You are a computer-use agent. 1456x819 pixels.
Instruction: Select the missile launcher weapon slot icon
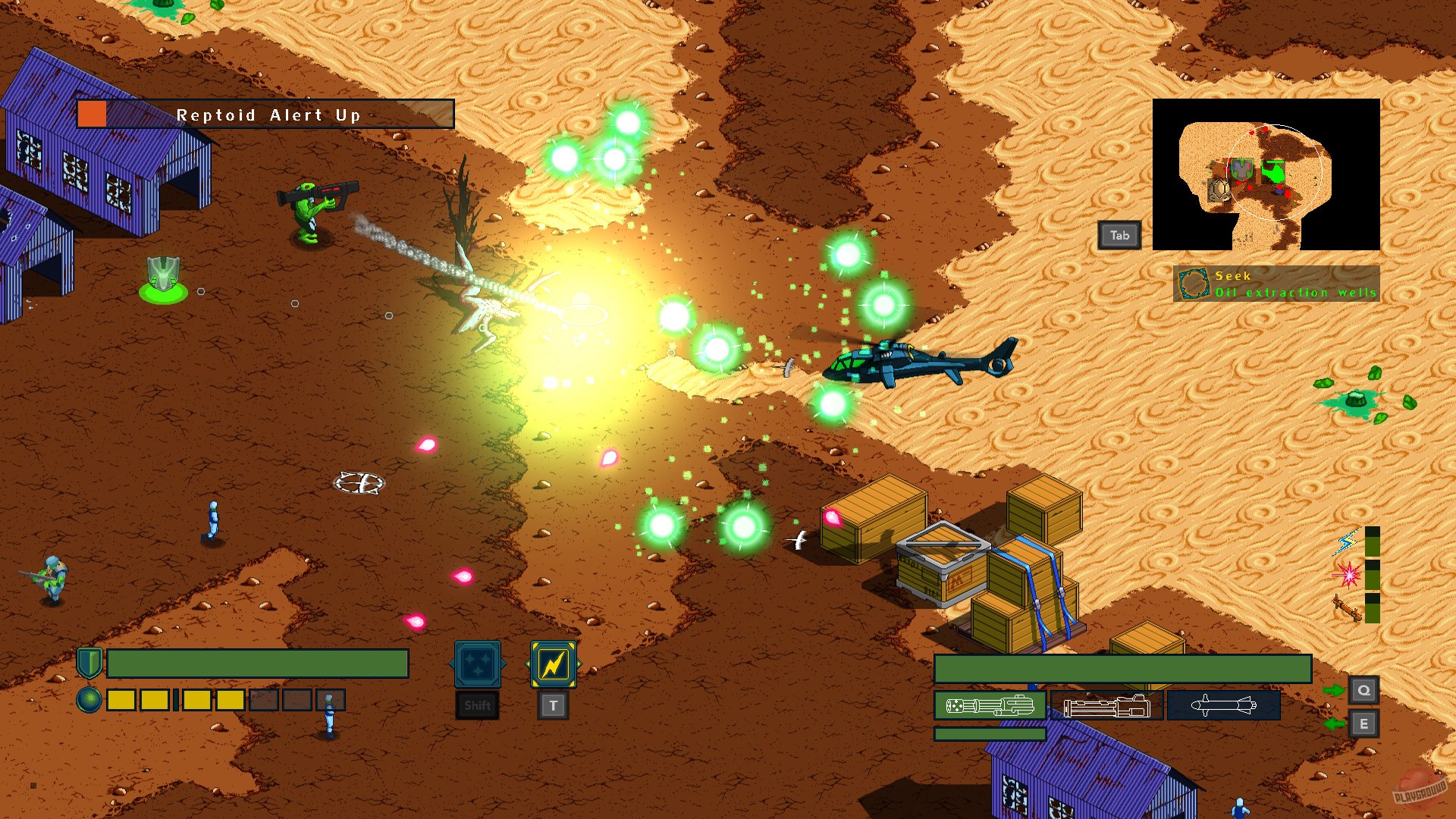point(1222,704)
